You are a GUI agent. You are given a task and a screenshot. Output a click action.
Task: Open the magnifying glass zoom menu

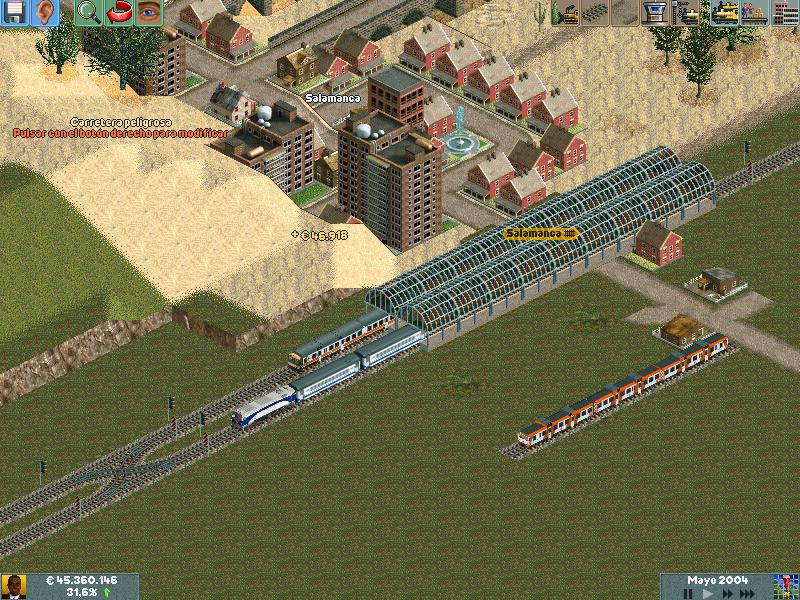pos(88,13)
